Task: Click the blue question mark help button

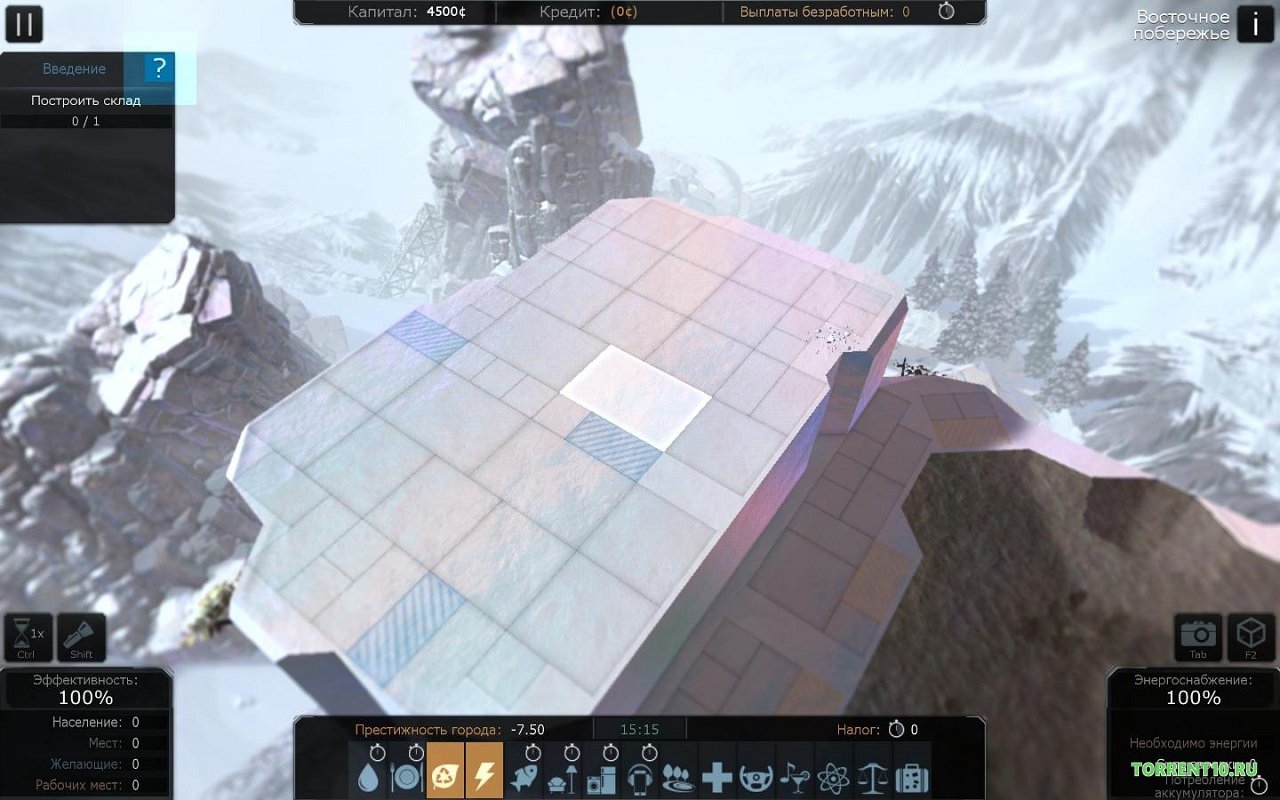Action: 157,69
